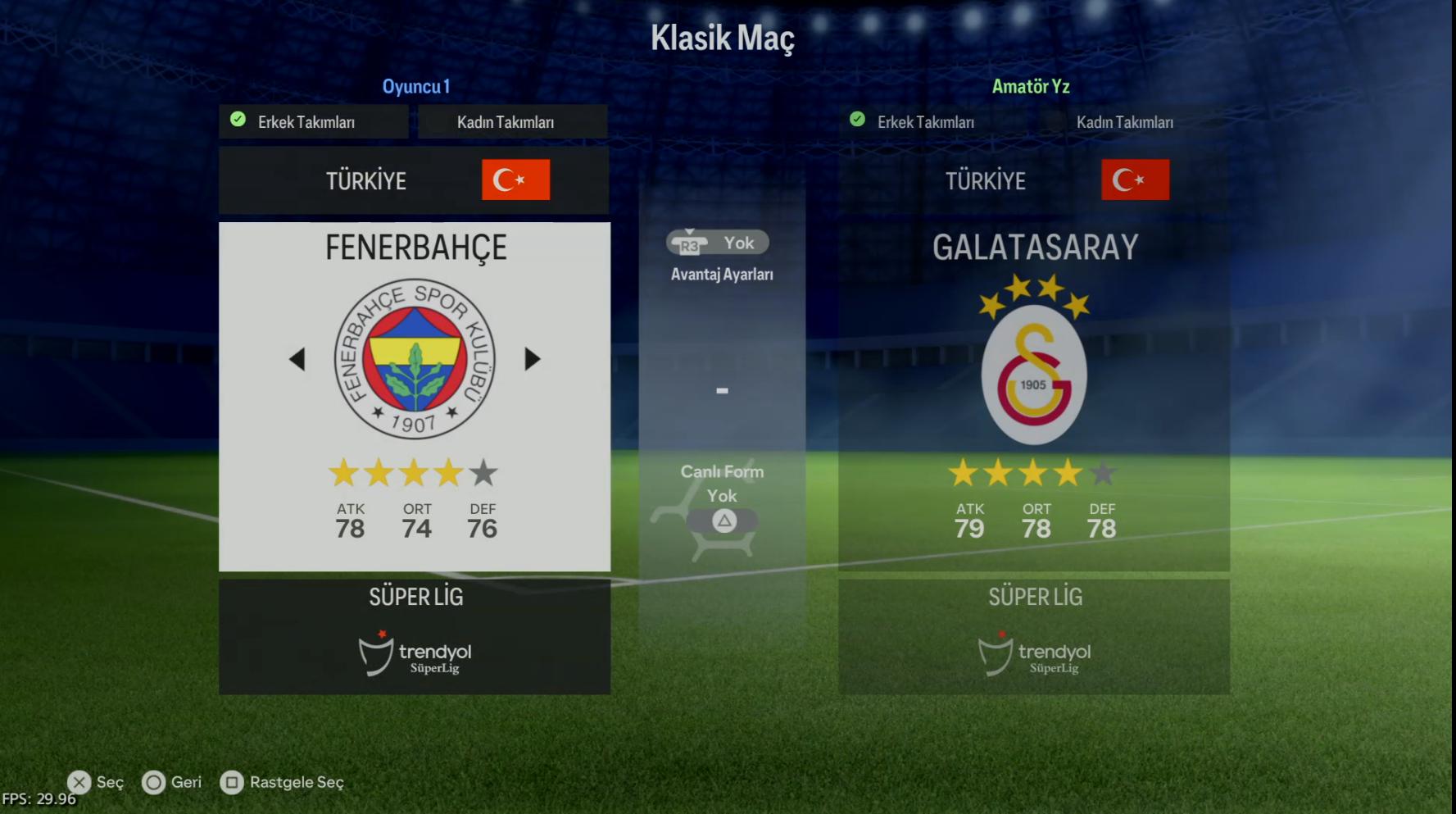Go to the team before Fenerbahçe
The width and height of the screenshot is (1456, 814).
point(297,359)
